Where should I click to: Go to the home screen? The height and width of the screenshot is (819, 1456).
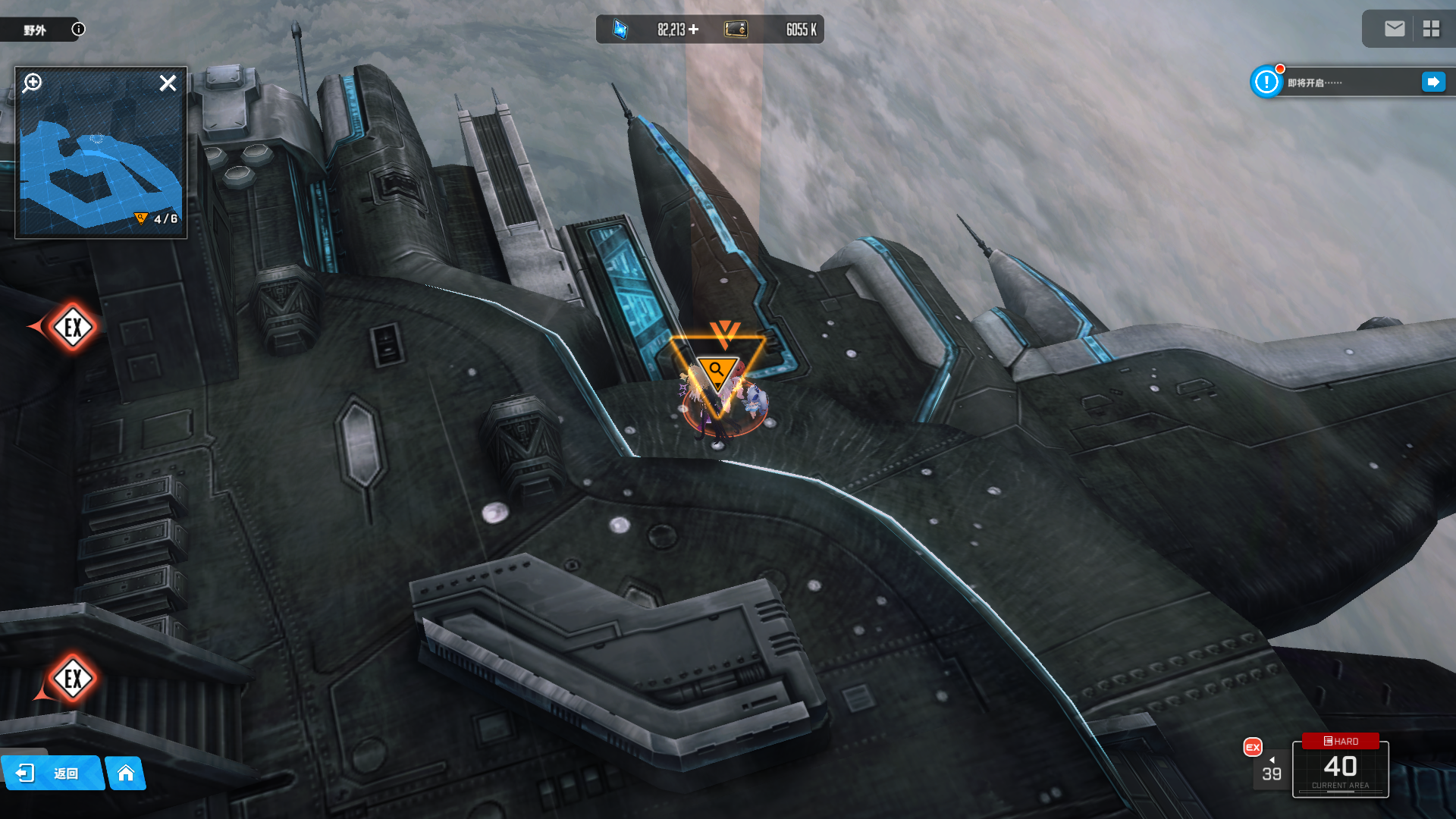coord(126,773)
